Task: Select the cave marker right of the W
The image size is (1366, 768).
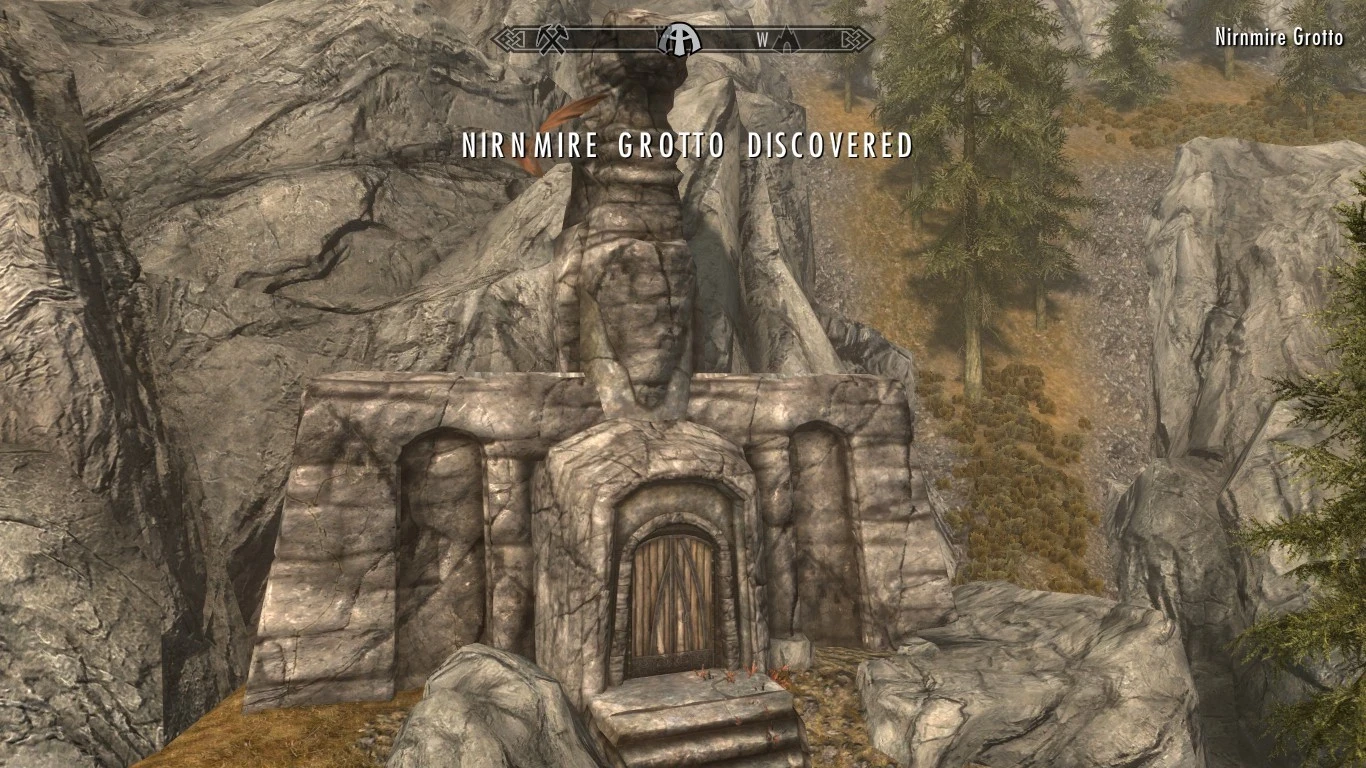Action: click(786, 40)
